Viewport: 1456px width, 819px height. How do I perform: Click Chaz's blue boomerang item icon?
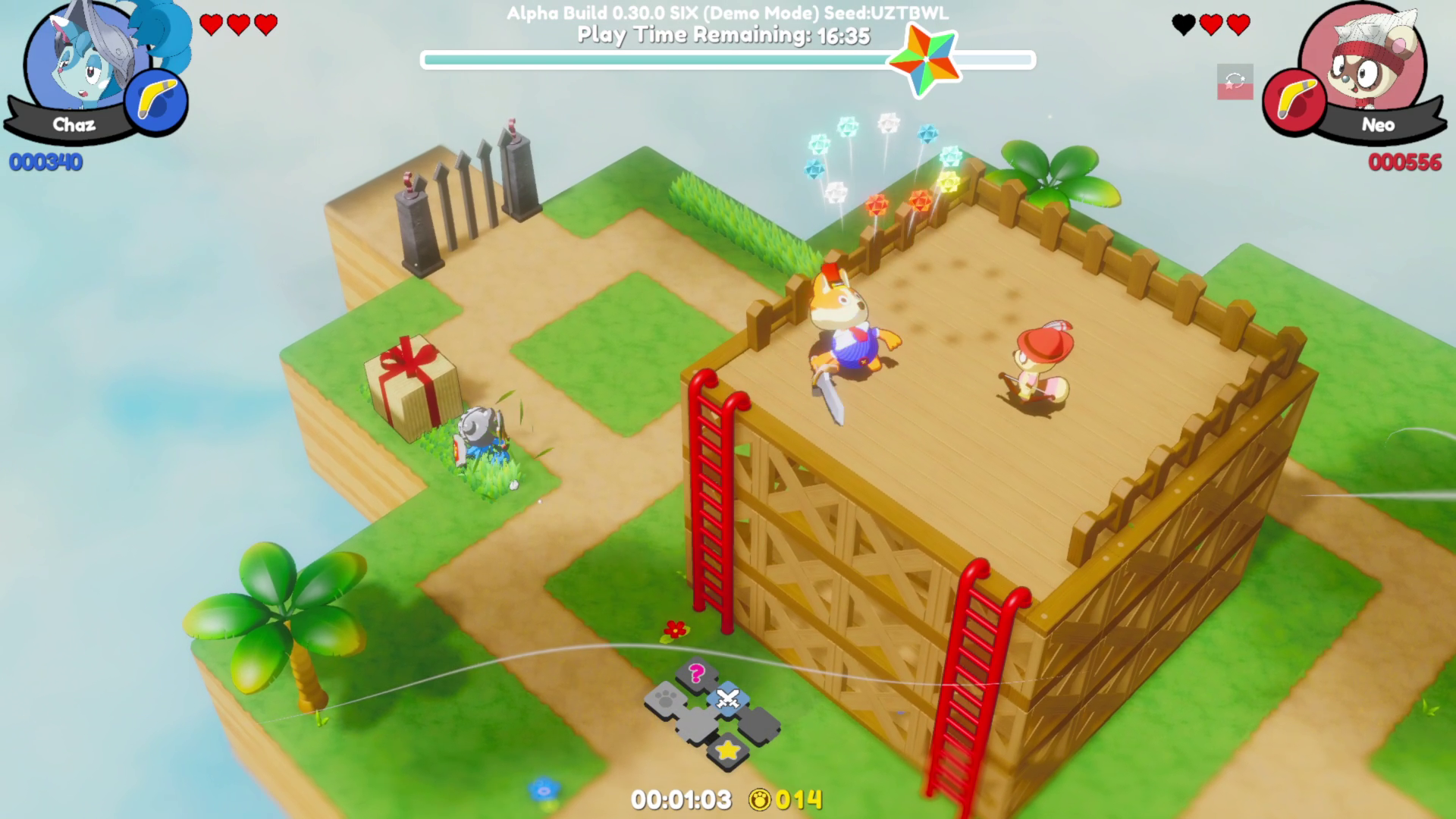tap(156, 102)
